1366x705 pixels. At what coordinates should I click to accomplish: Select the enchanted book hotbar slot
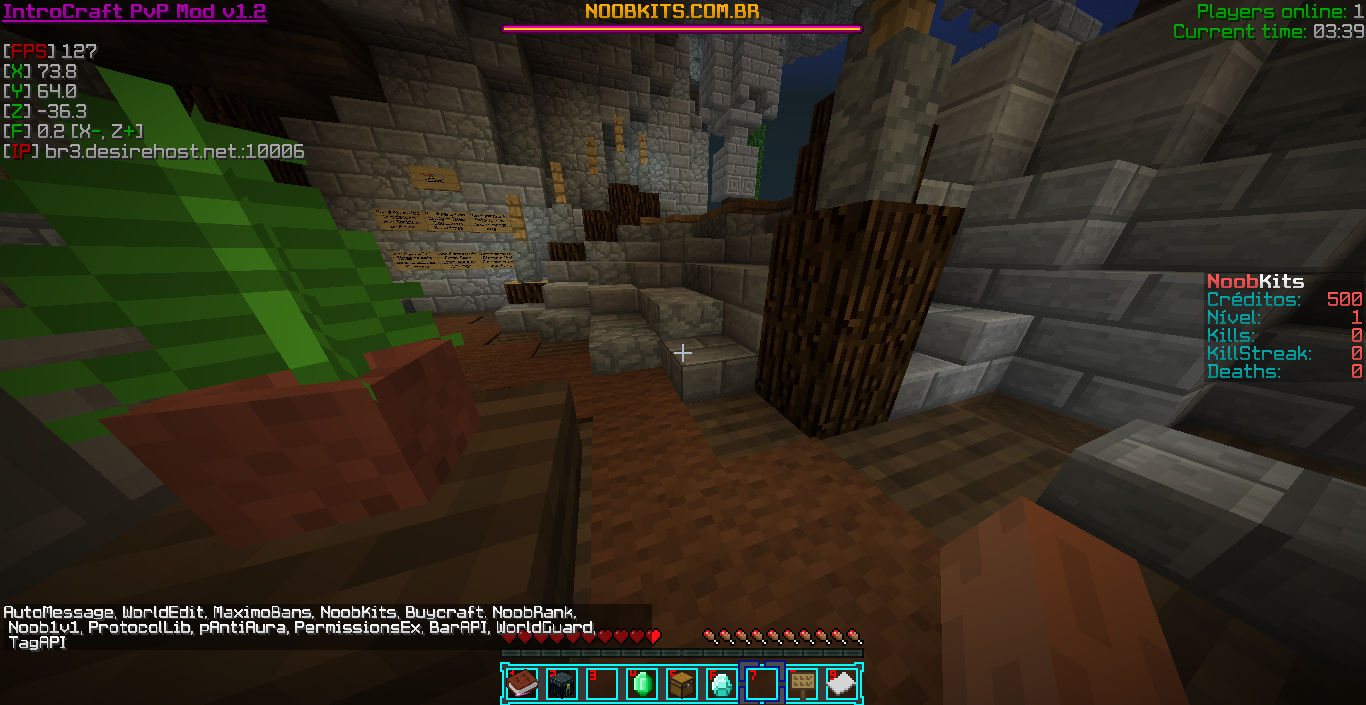(522, 684)
